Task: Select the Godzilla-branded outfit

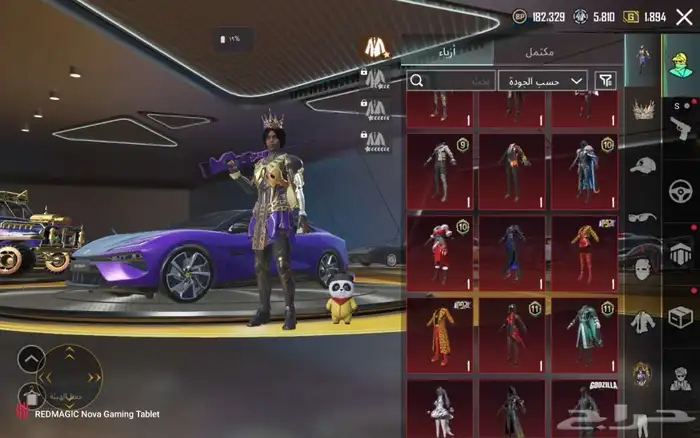Action: click(x=584, y=406)
